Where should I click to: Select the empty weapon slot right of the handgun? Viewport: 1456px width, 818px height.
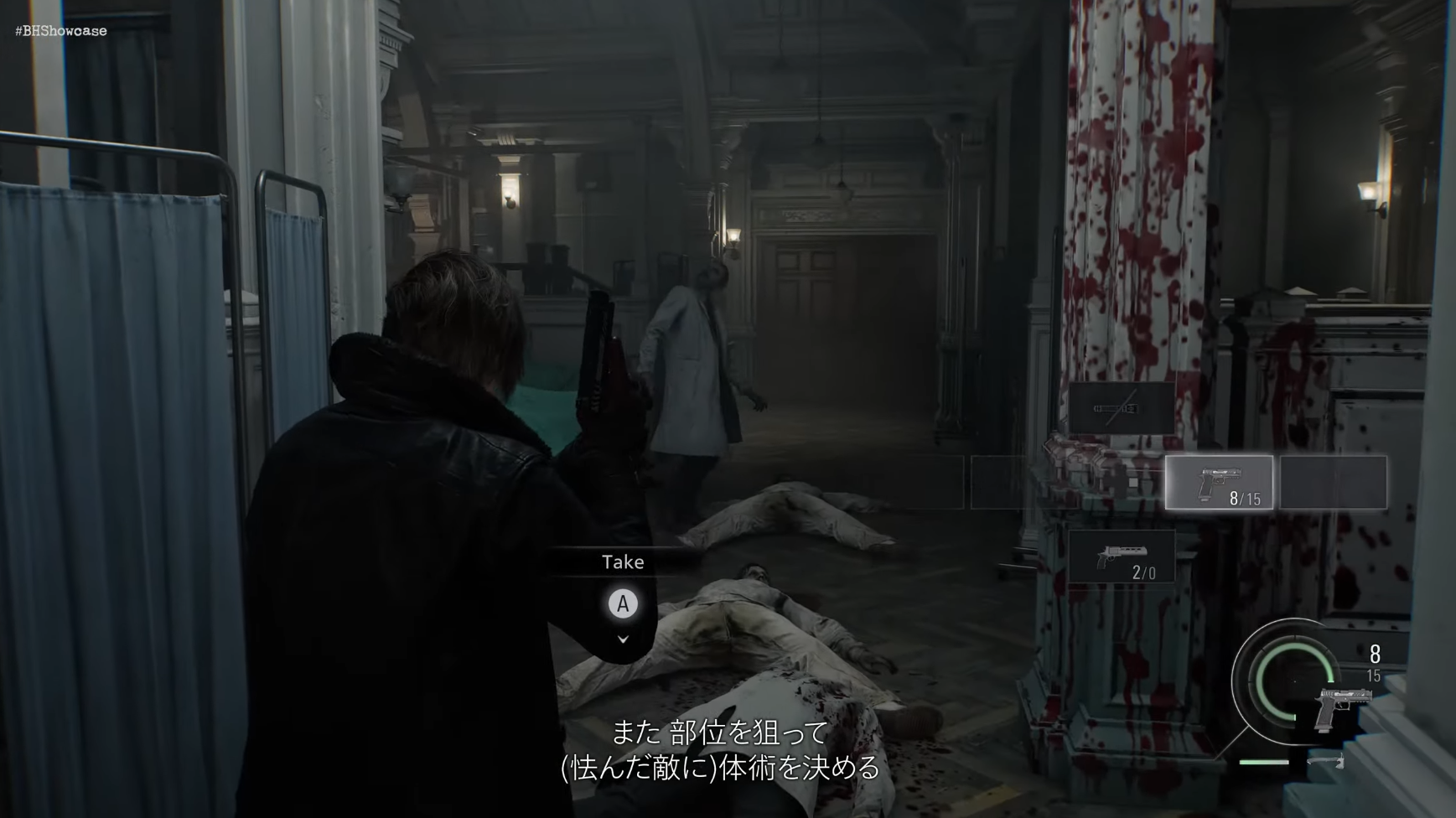(x=1332, y=482)
